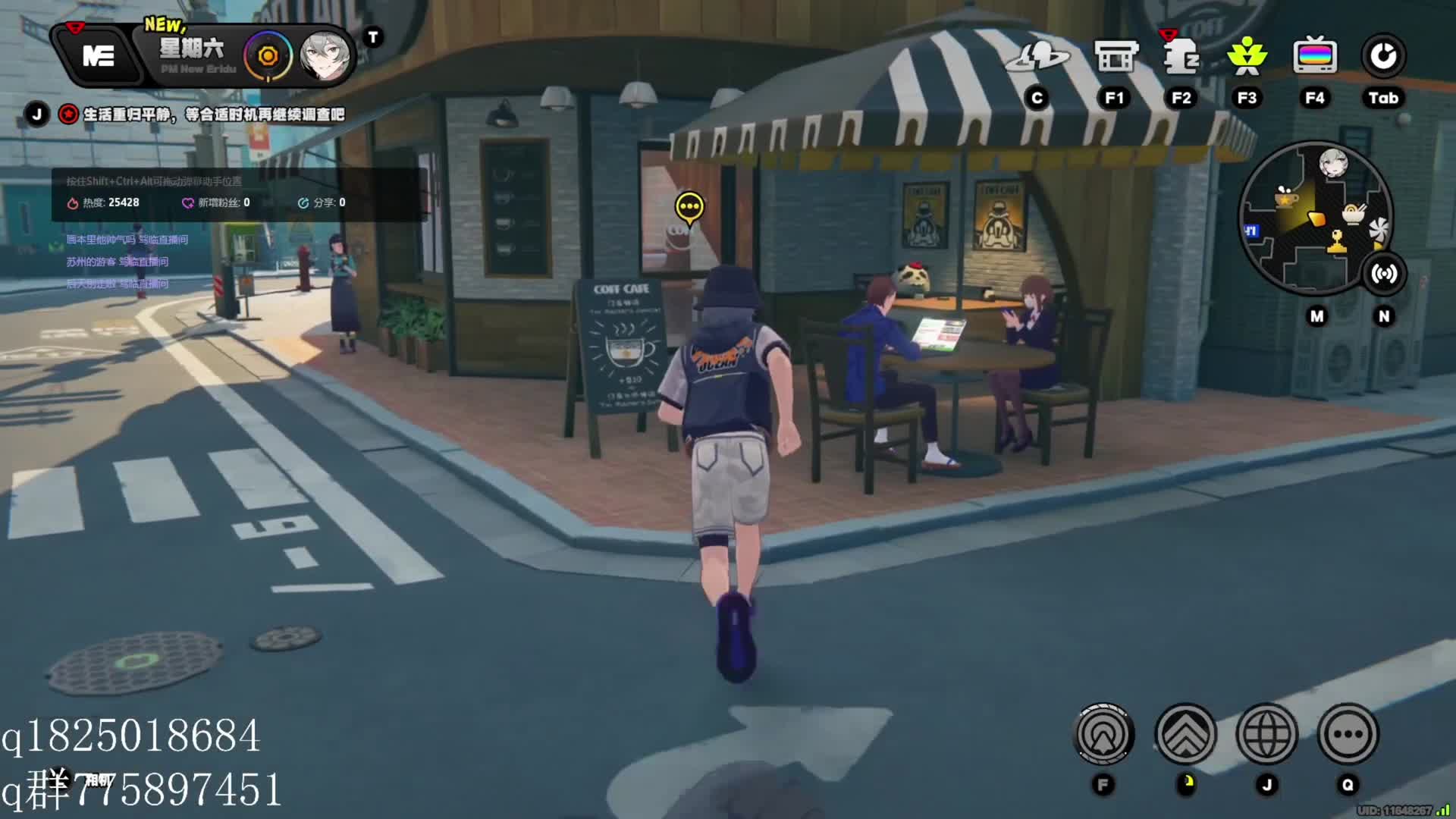Click the circular white Tab icon
This screenshot has width=1456, height=819.
coord(1383,56)
